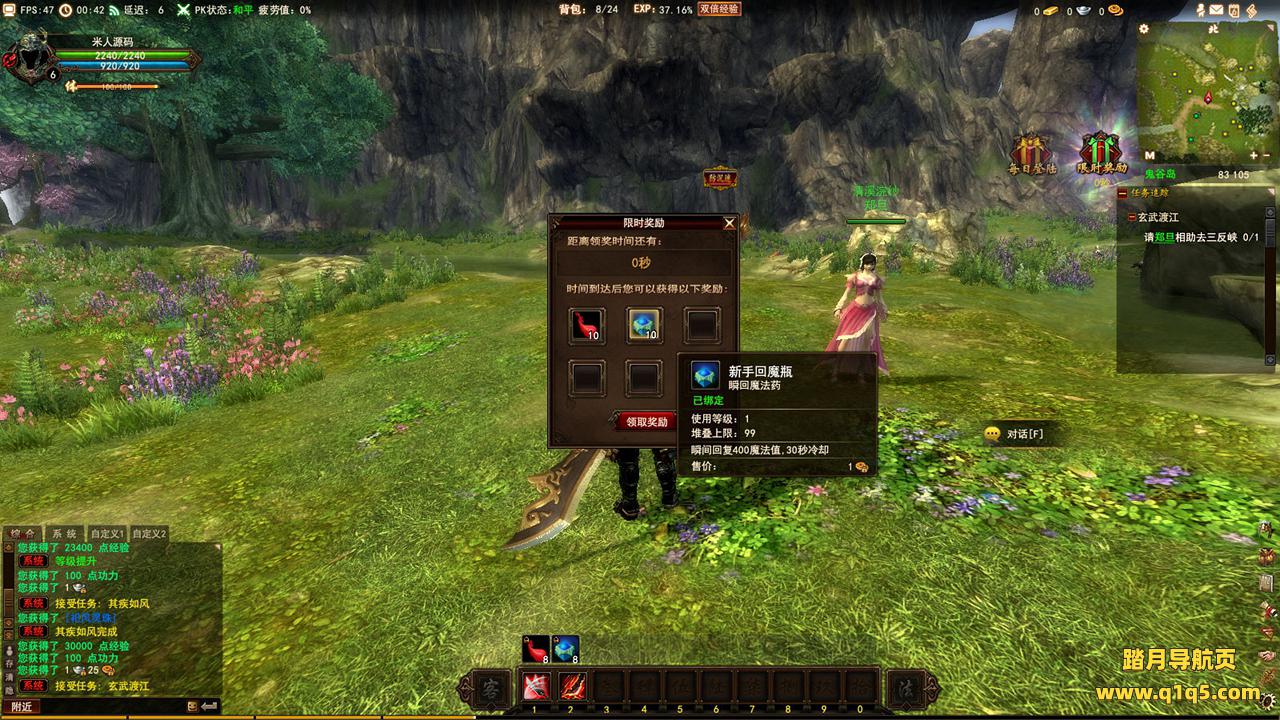Zoom out the minimap with minus button
This screenshot has height=720, width=1280.
coord(1267,156)
